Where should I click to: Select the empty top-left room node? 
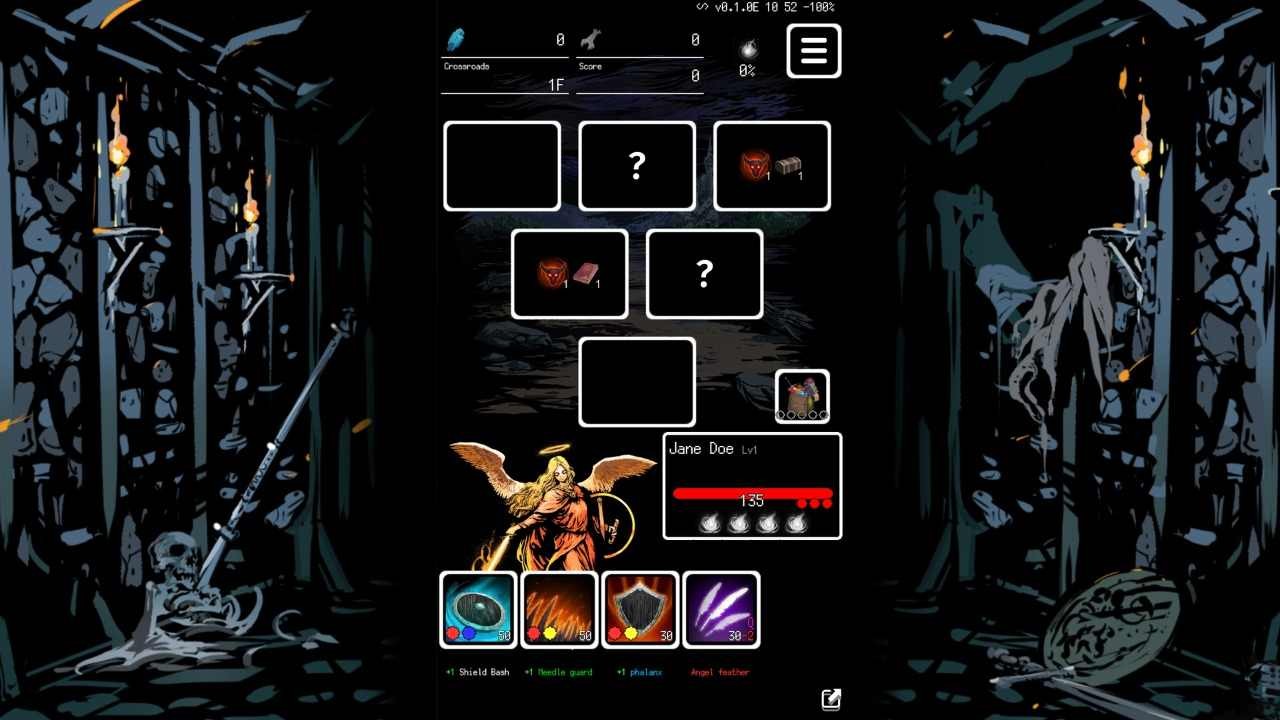[501, 165]
